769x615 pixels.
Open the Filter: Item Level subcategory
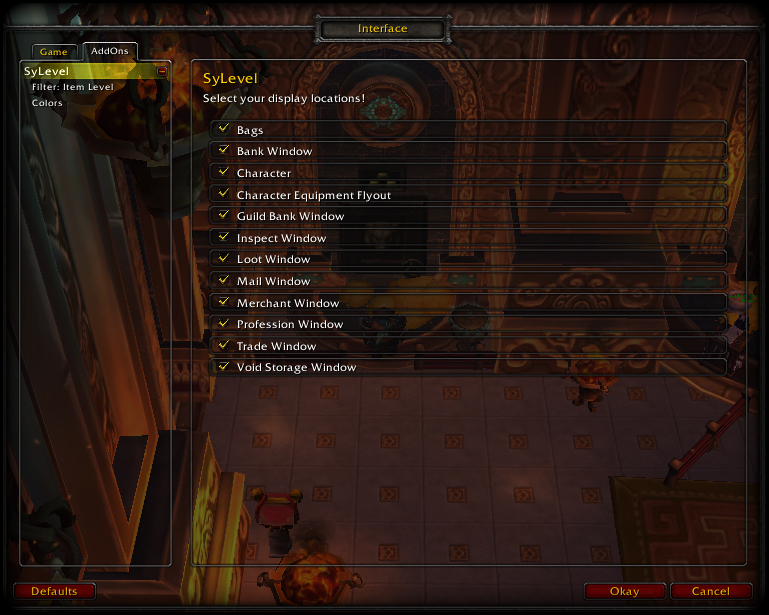72,87
